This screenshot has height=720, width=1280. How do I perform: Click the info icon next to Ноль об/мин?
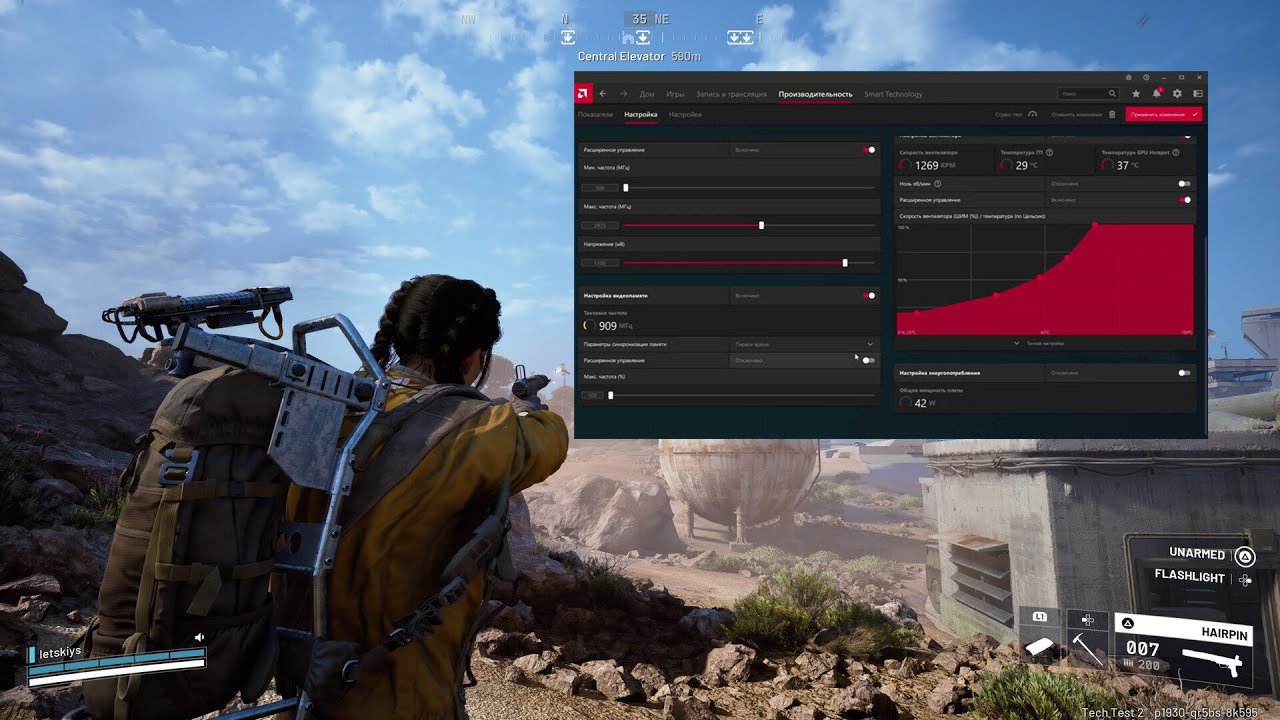(938, 184)
